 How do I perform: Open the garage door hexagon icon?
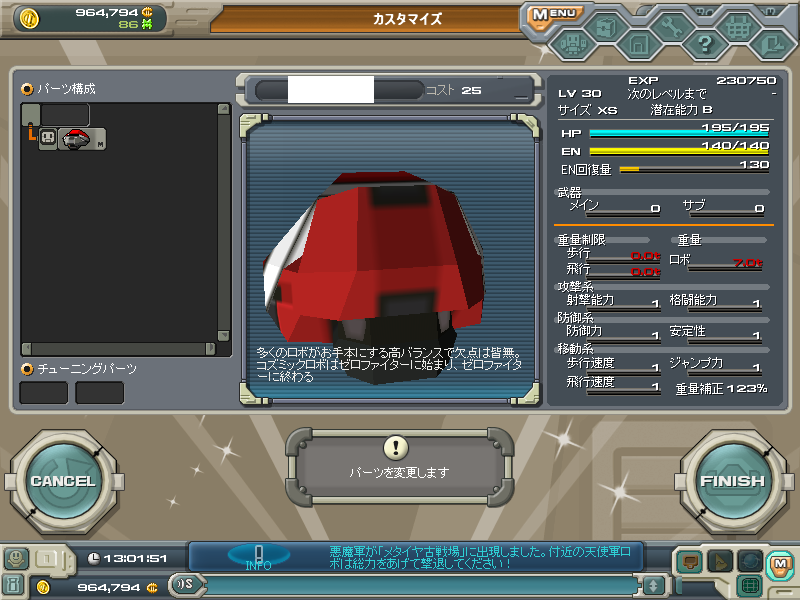click(638, 44)
